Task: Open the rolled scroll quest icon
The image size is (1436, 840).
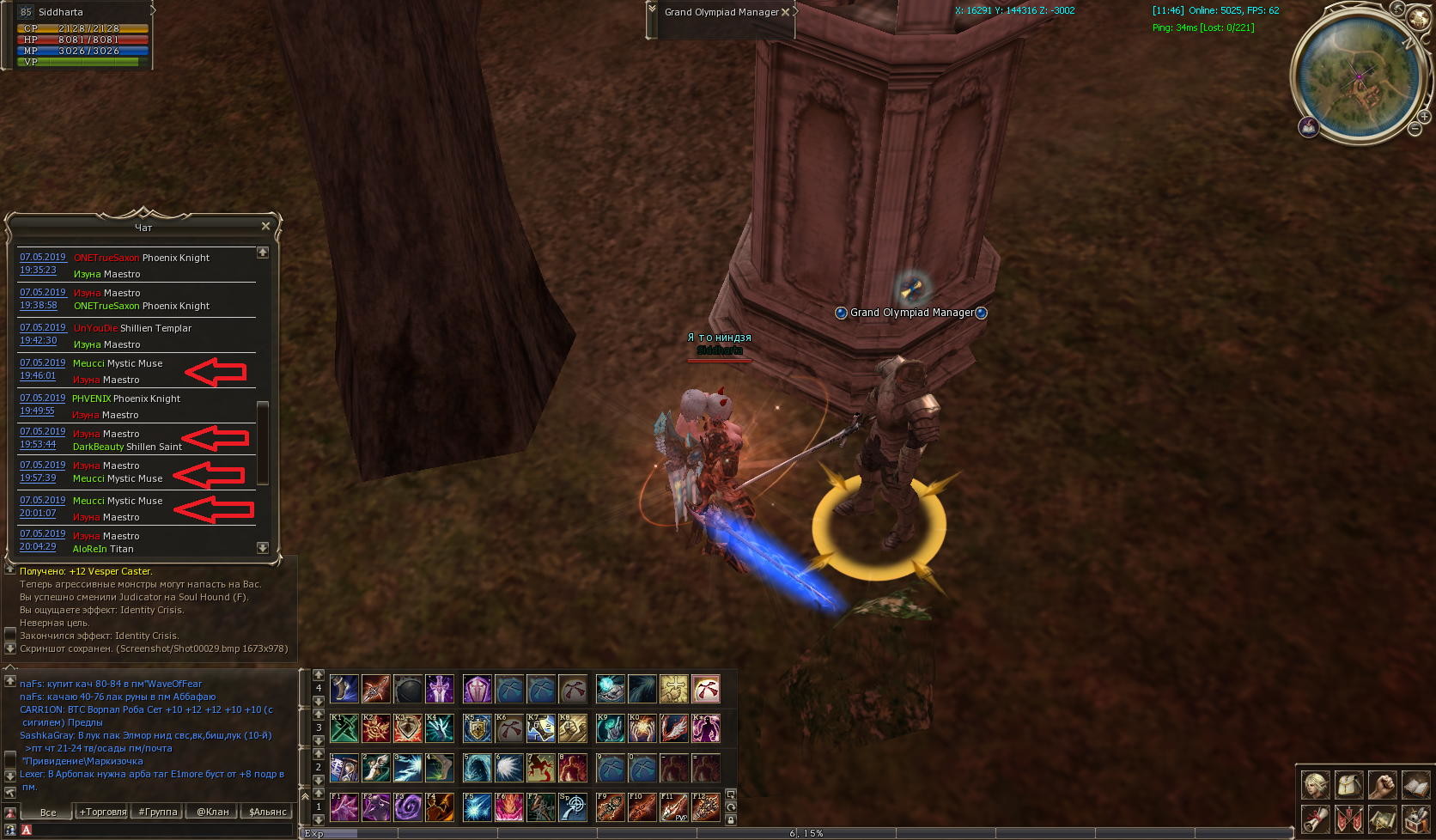Action: [x=1315, y=819]
